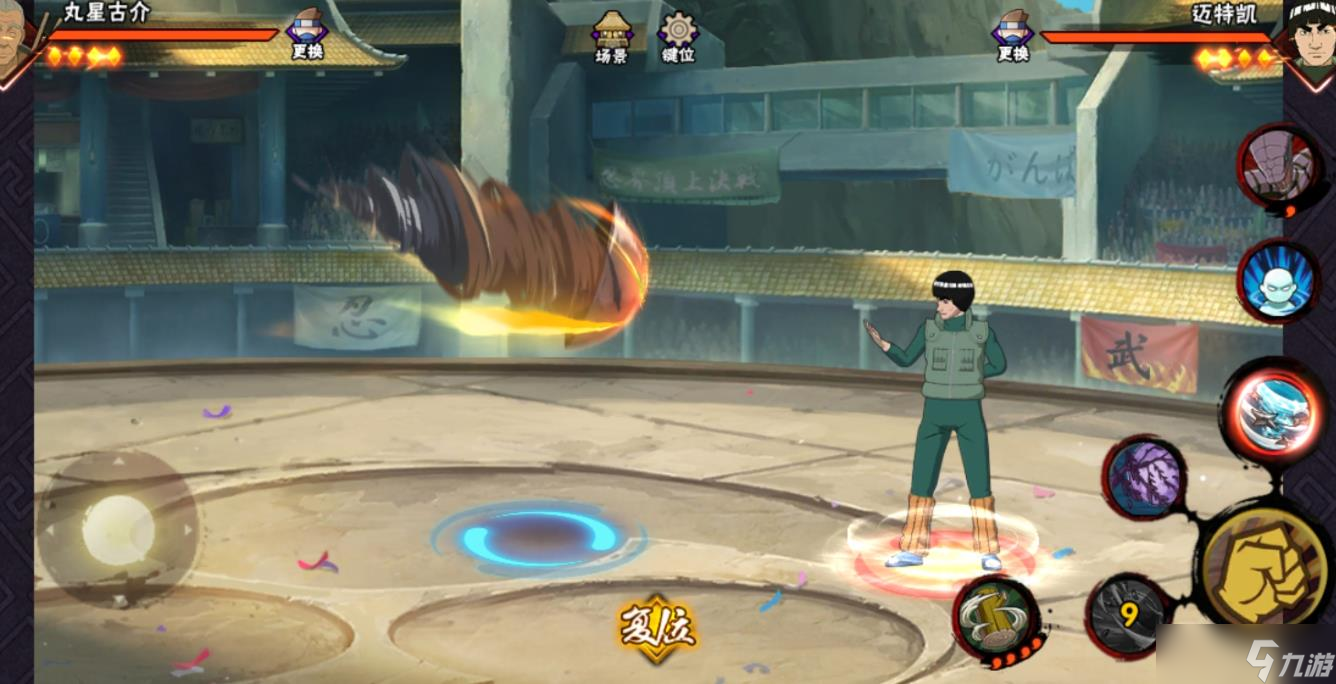Click 更换 next to 丸星古介
1336x684 pixels.
click(x=307, y=34)
